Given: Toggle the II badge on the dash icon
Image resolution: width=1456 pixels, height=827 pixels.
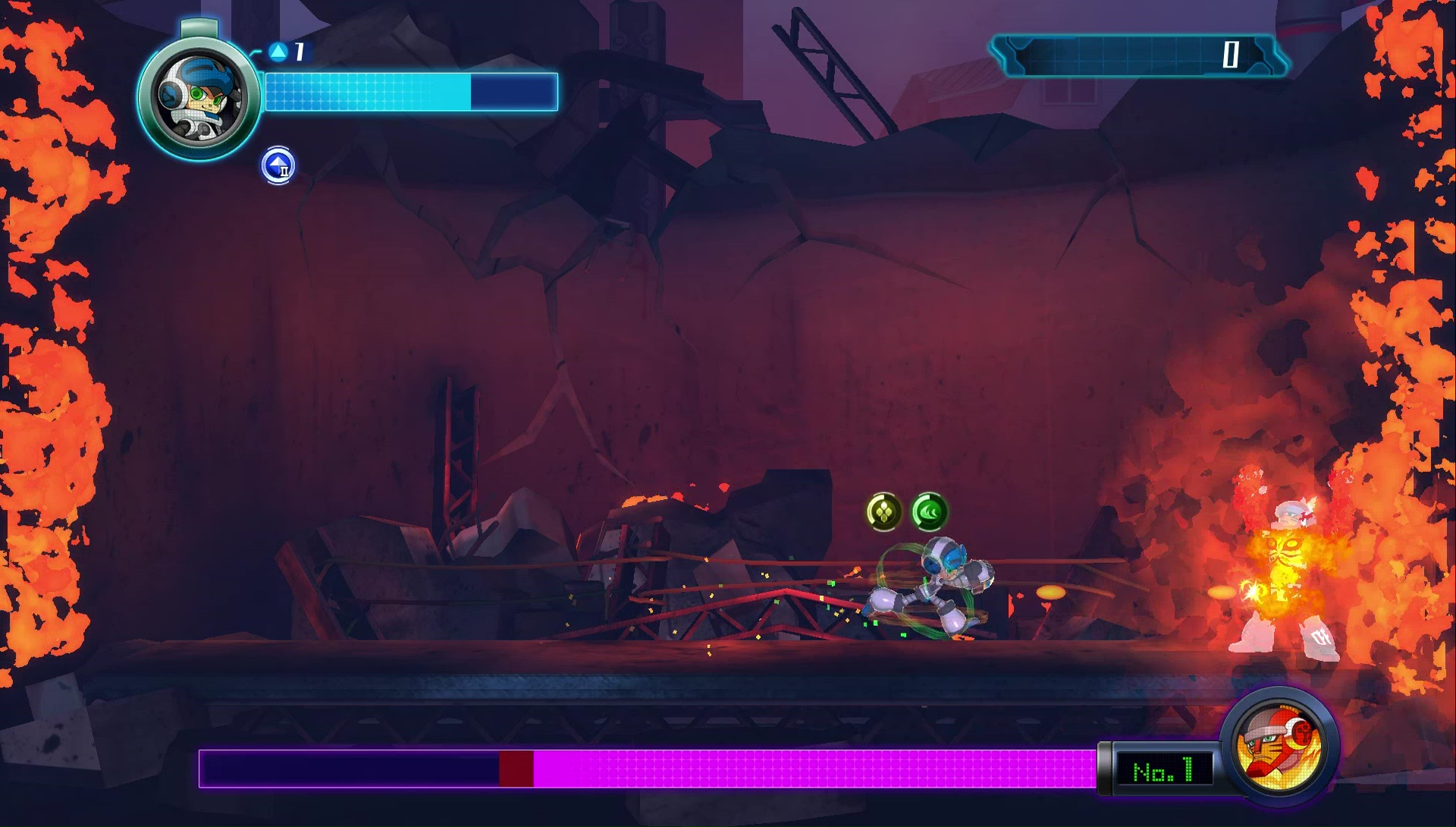Looking at the screenshot, I should click(x=284, y=173).
